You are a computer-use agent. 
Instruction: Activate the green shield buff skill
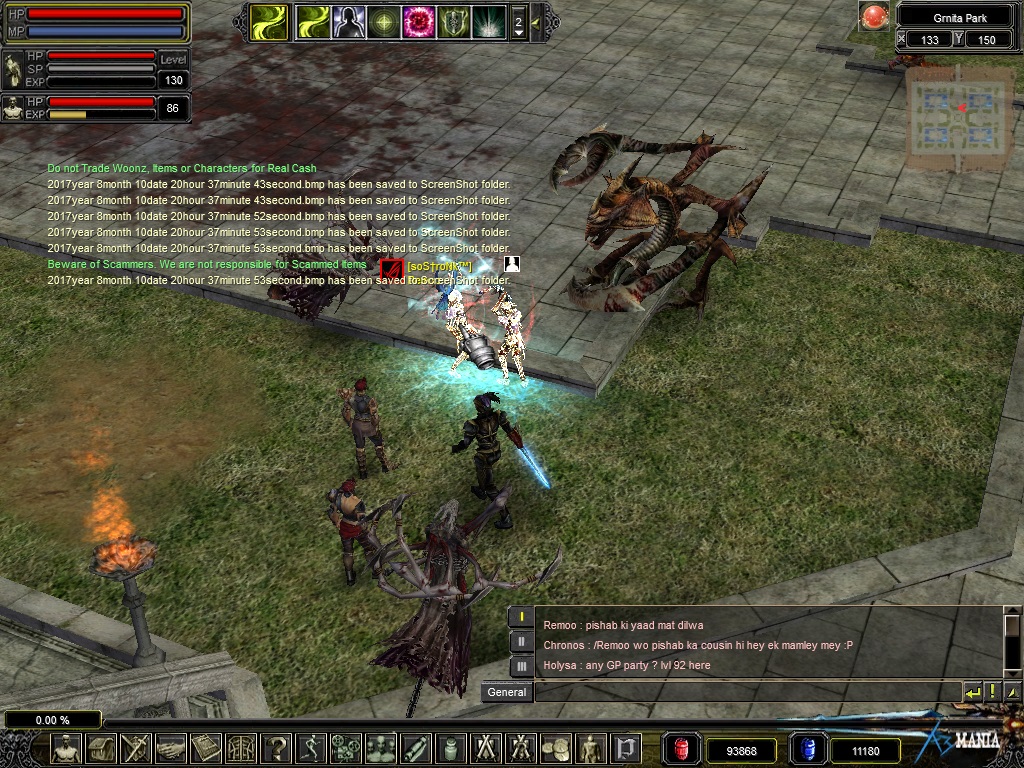click(453, 21)
